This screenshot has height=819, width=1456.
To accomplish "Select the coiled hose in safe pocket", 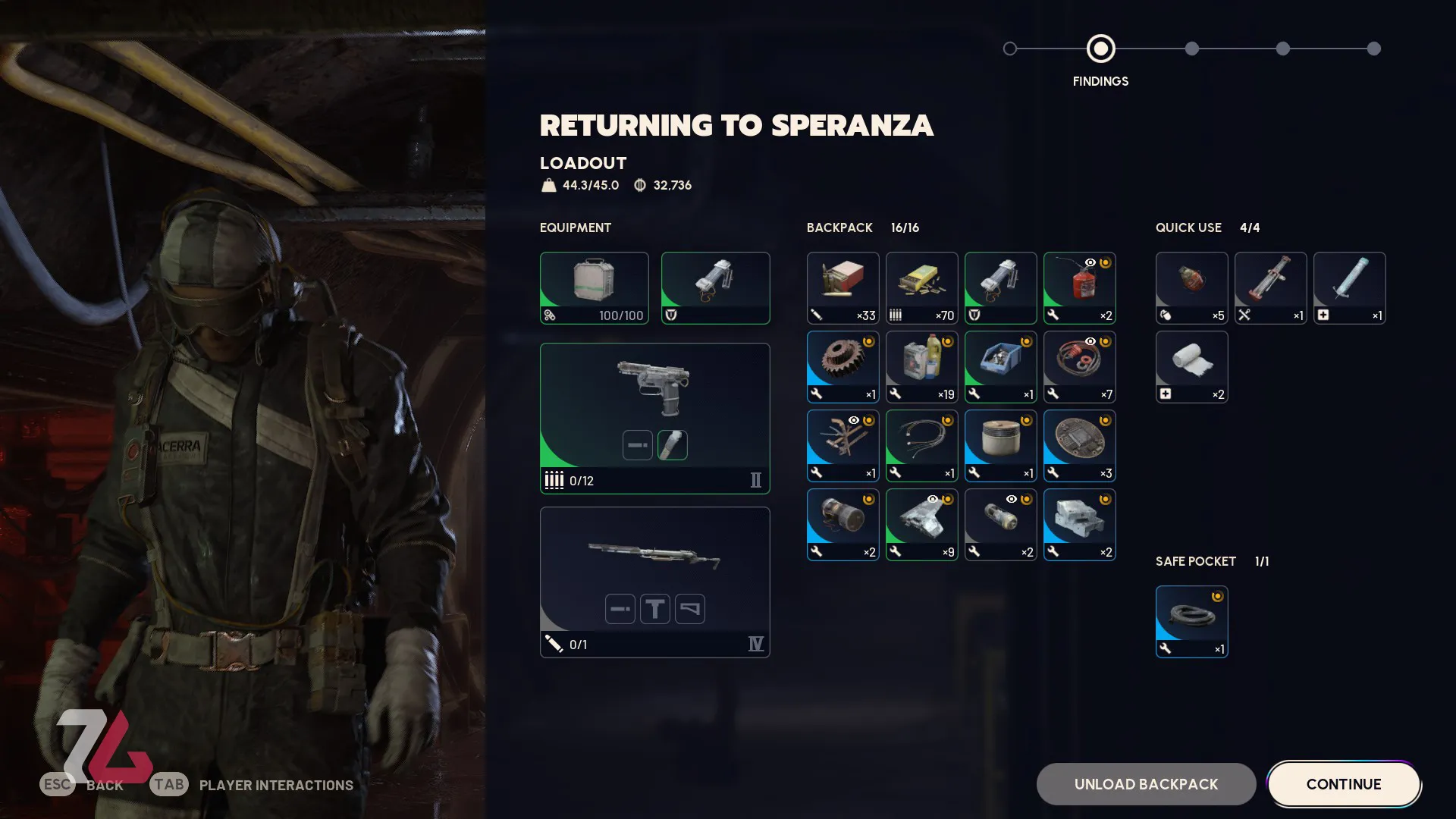I will pyautogui.click(x=1191, y=622).
